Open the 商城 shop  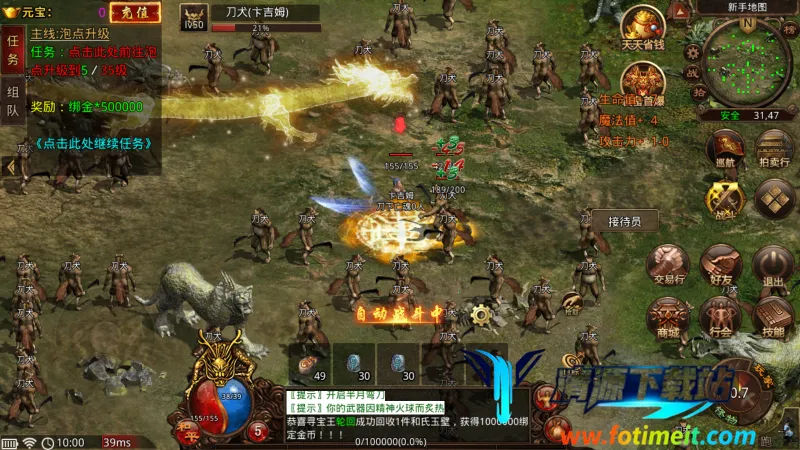666,318
